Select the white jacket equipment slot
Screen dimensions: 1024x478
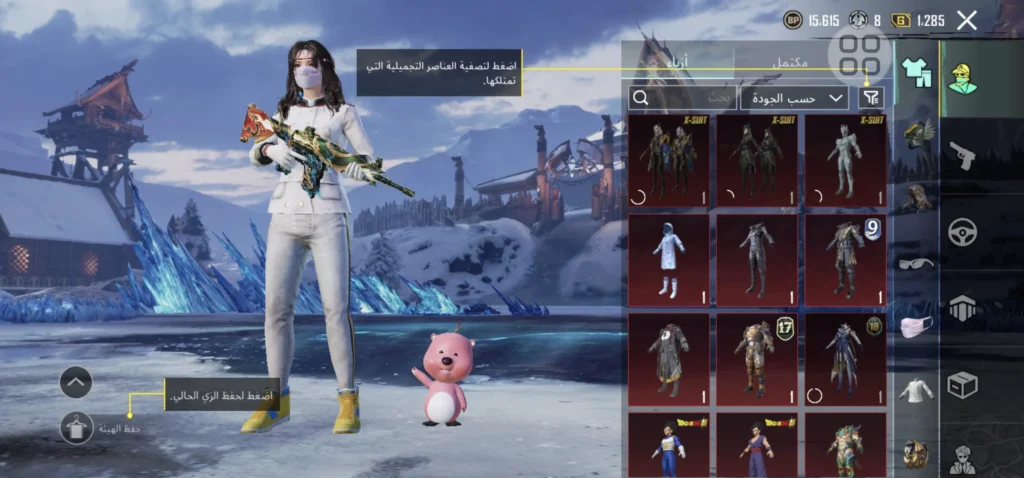tap(915, 390)
